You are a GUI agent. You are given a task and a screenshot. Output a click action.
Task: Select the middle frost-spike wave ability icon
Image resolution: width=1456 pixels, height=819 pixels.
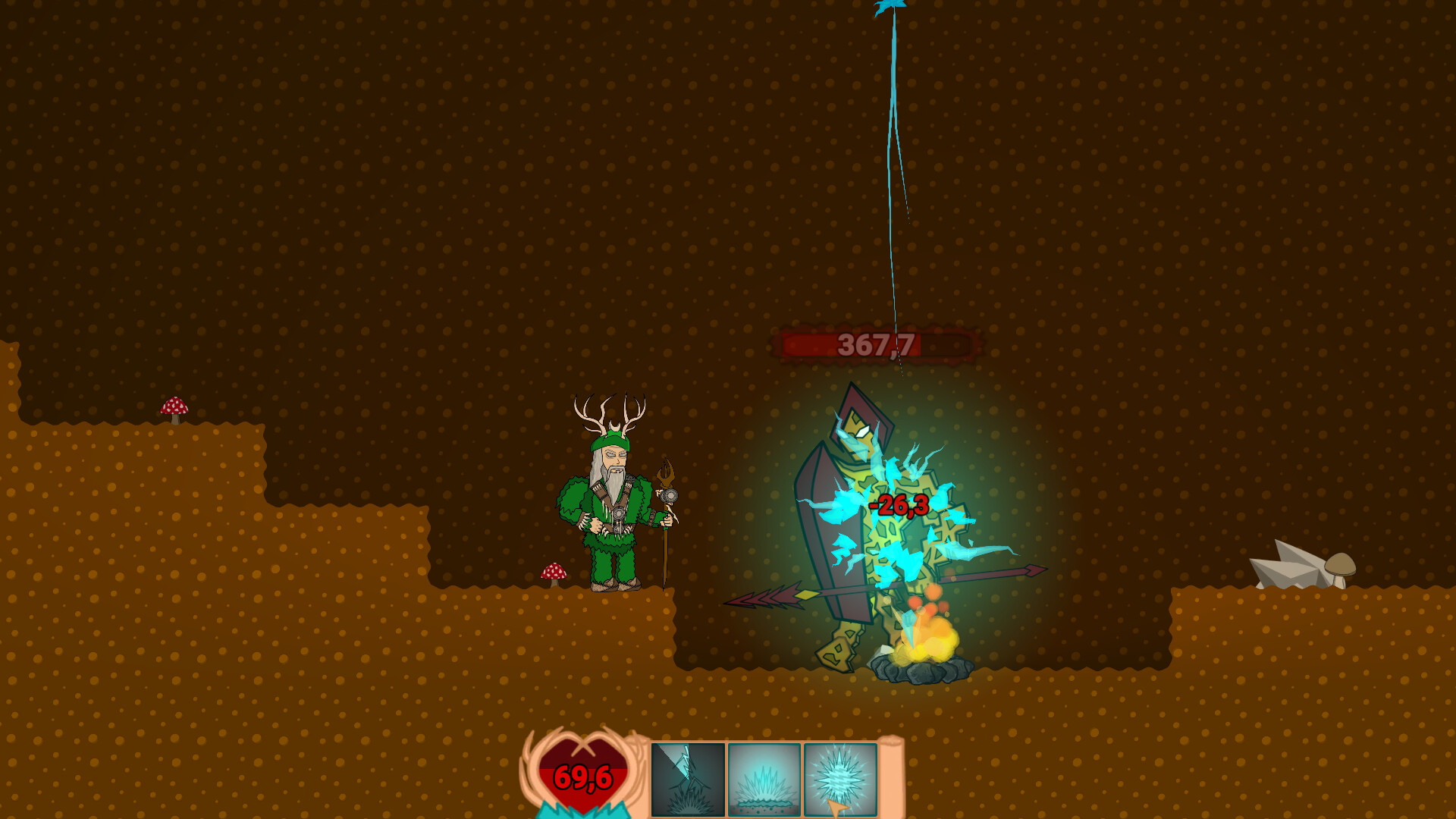[763, 780]
